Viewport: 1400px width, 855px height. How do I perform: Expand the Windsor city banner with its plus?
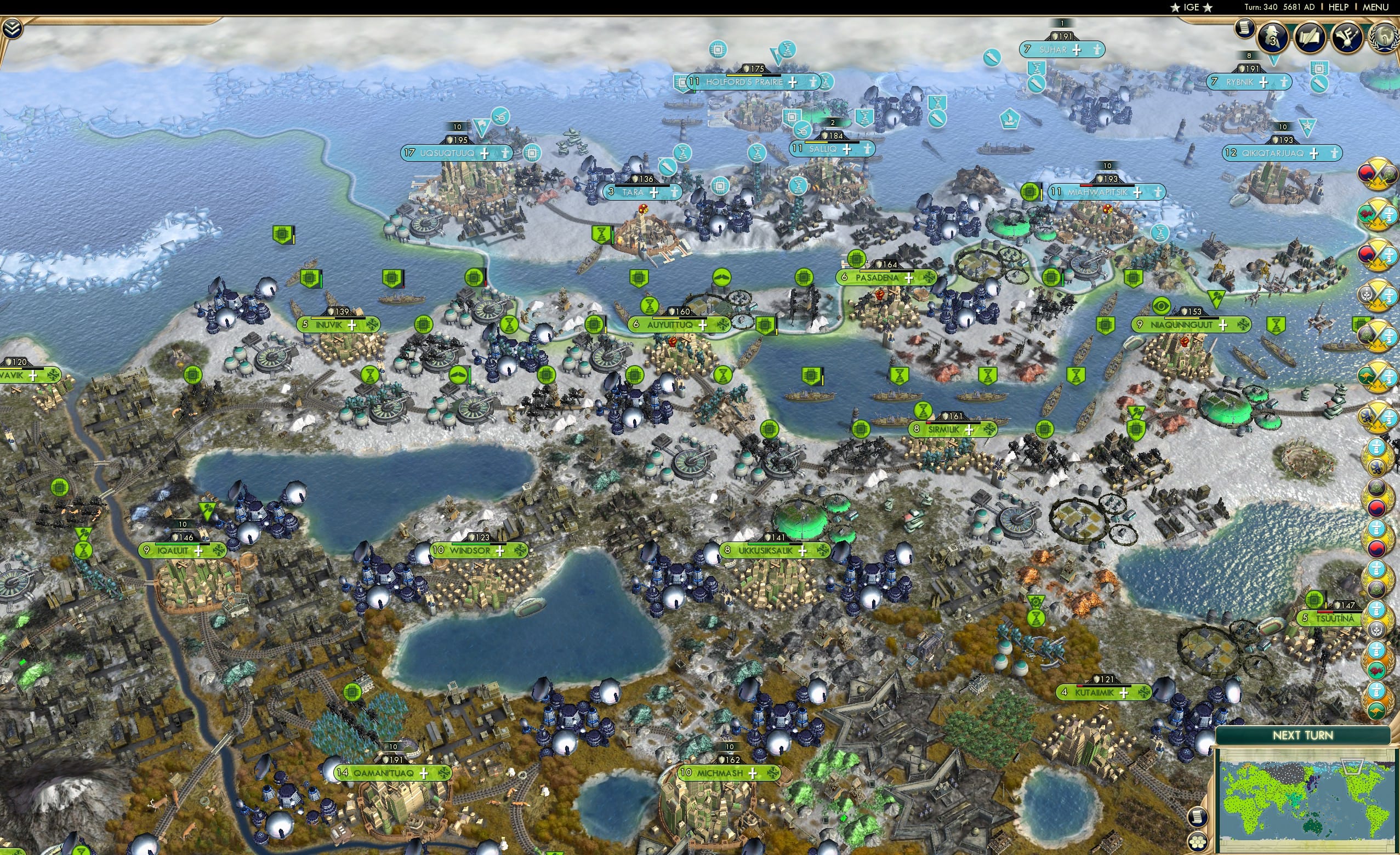click(499, 550)
